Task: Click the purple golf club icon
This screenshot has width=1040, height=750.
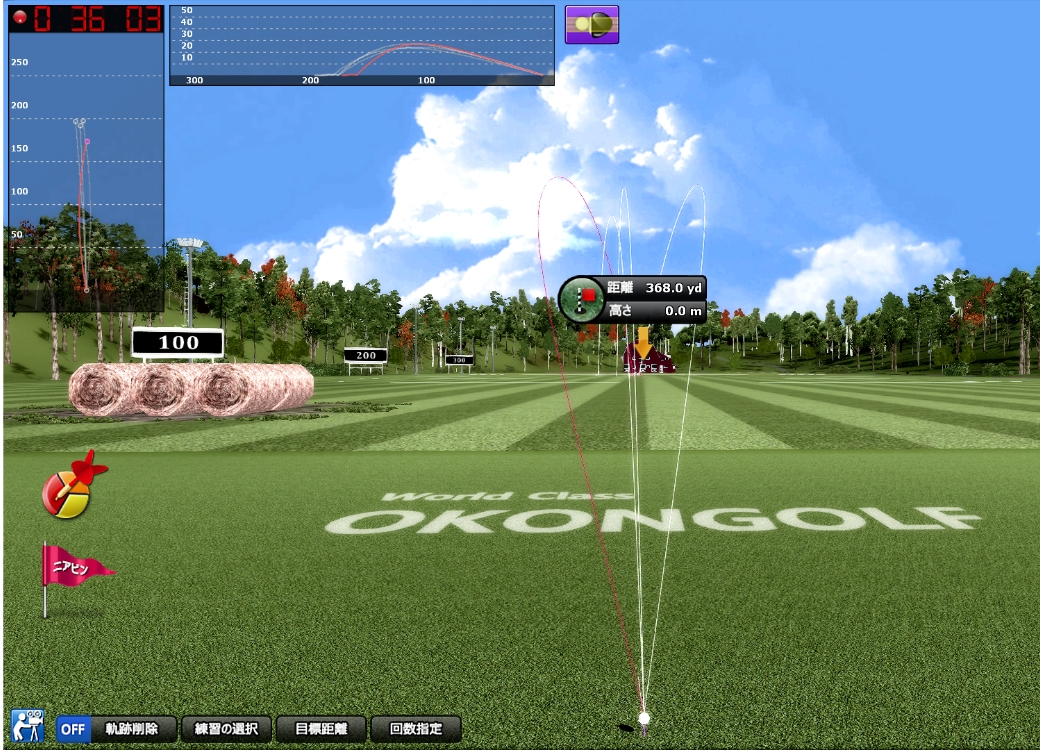Action: click(592, 24)
